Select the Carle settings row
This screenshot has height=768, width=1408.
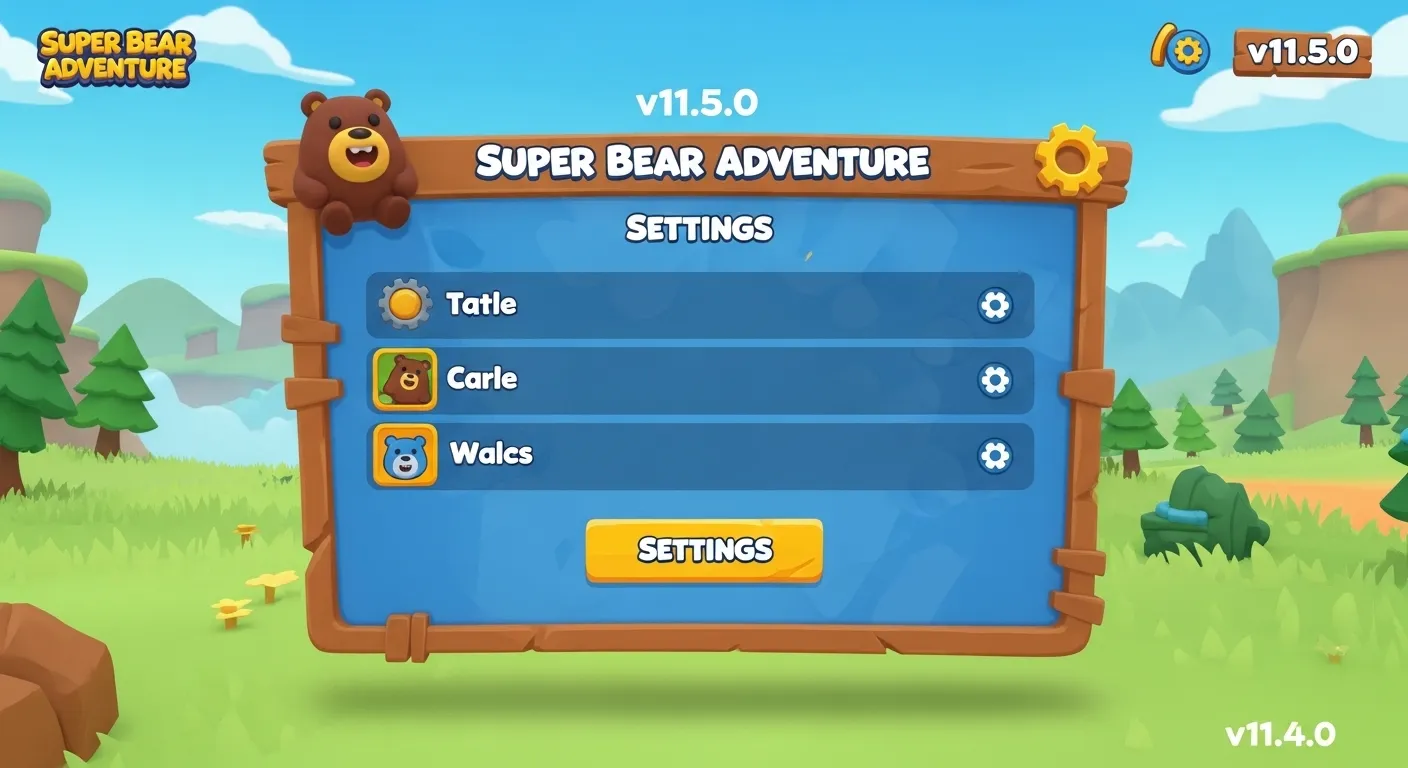700,380
